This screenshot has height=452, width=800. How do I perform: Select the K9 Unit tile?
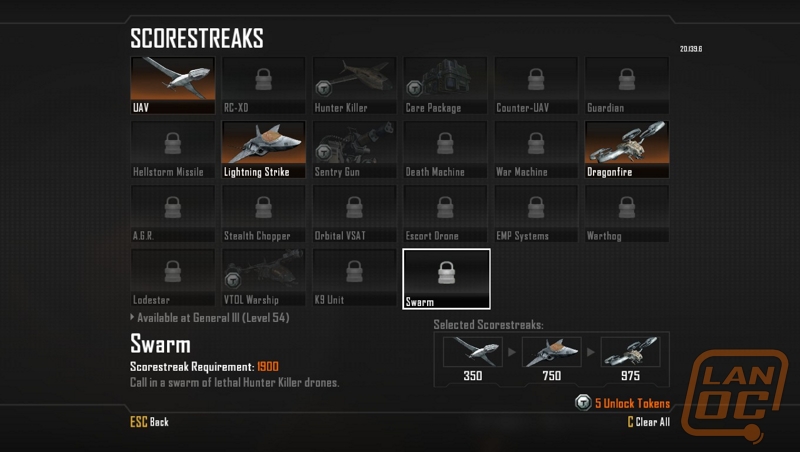point(355,277)
